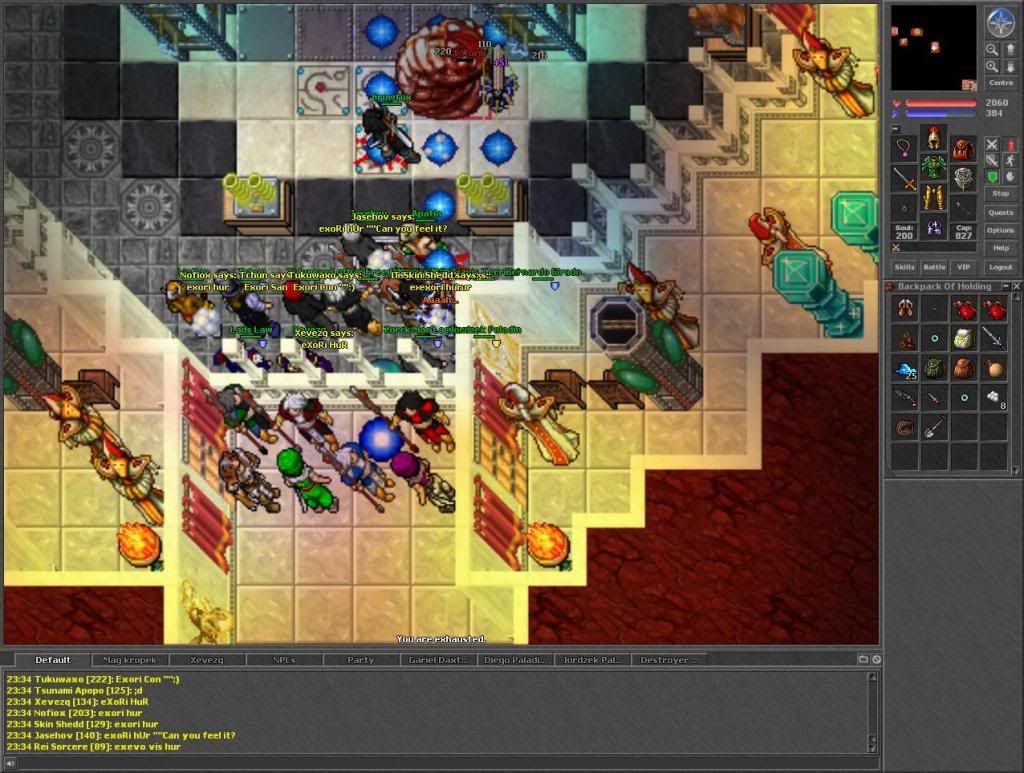Open the Xevezq chat tab
The width and height of the screenshot is (1024, 773).
pos(207,660)
